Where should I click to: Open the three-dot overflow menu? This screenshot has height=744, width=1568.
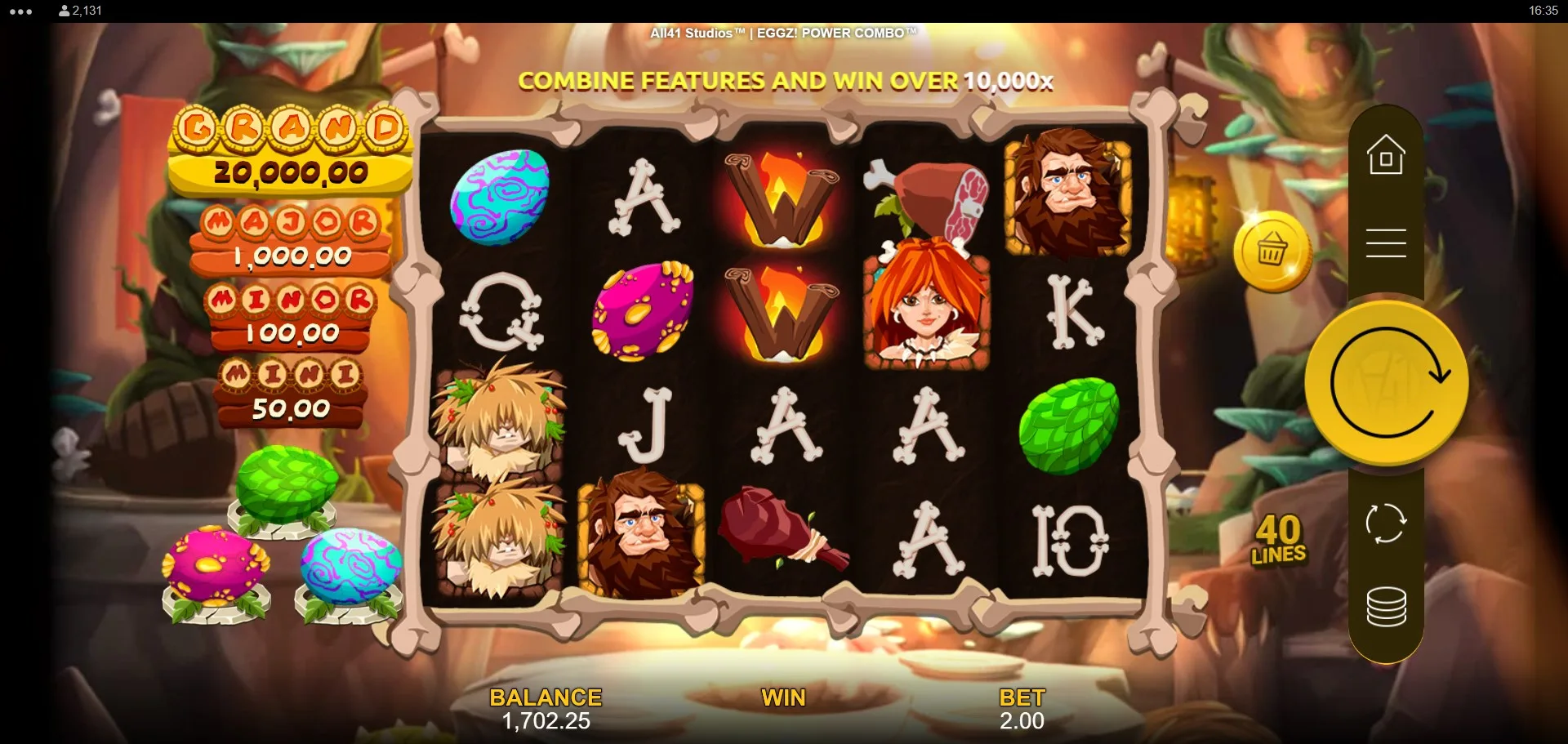pyautogui.click(x=21, y=11)
